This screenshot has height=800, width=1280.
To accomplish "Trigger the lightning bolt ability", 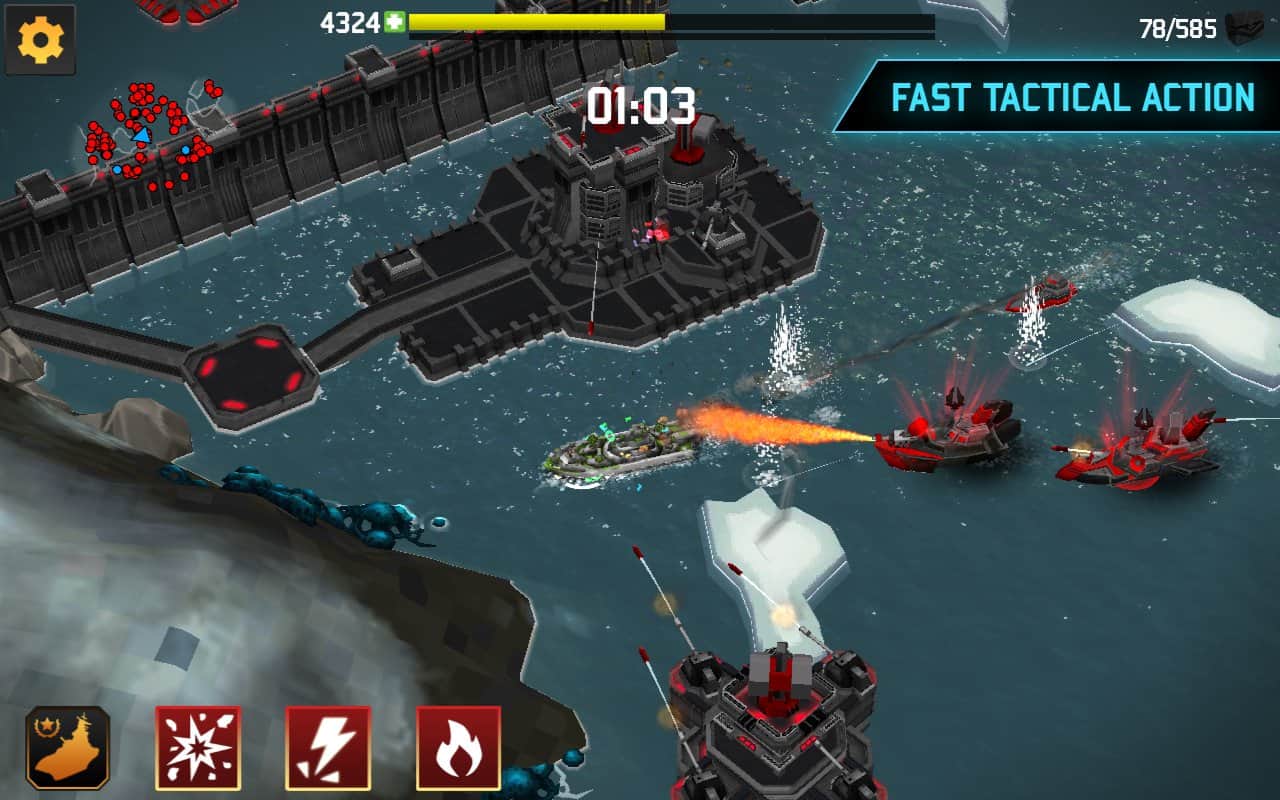I will [328, 747].
